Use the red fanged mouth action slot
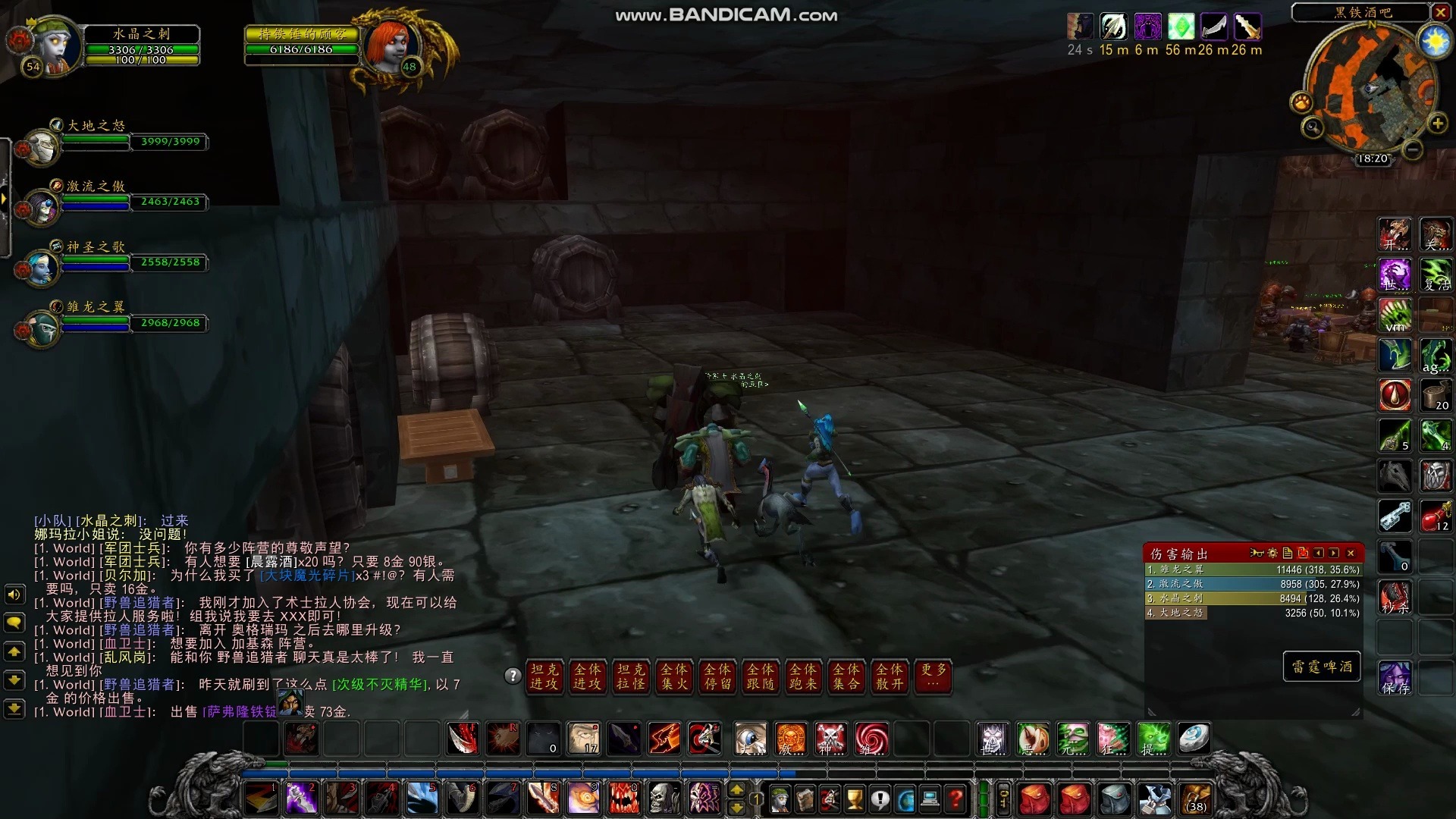Viewport: 1456px width, 819px height. 623,799
